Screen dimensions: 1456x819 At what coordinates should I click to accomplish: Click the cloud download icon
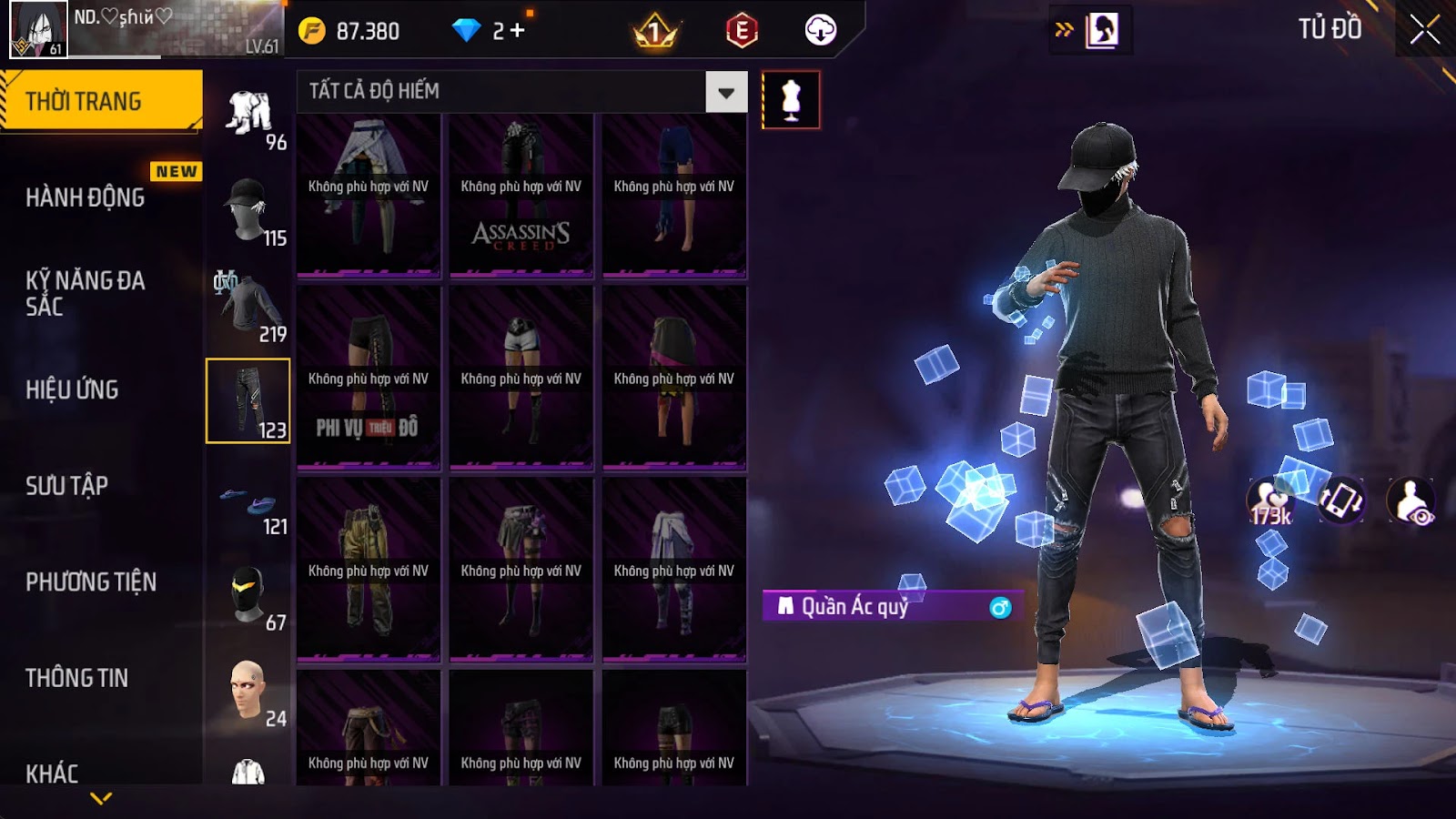pos(820,30)
